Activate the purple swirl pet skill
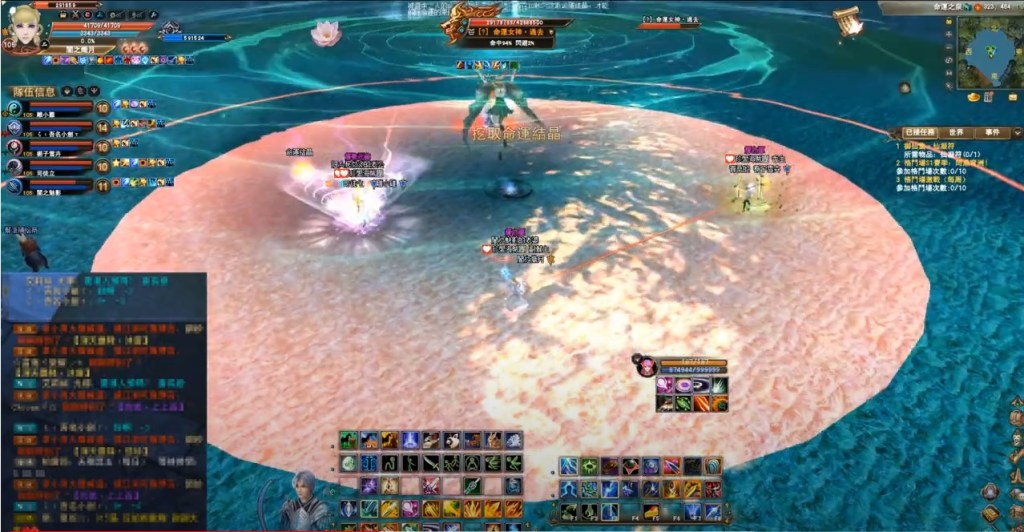This screenshot has height=532, width=1024. 682,386
